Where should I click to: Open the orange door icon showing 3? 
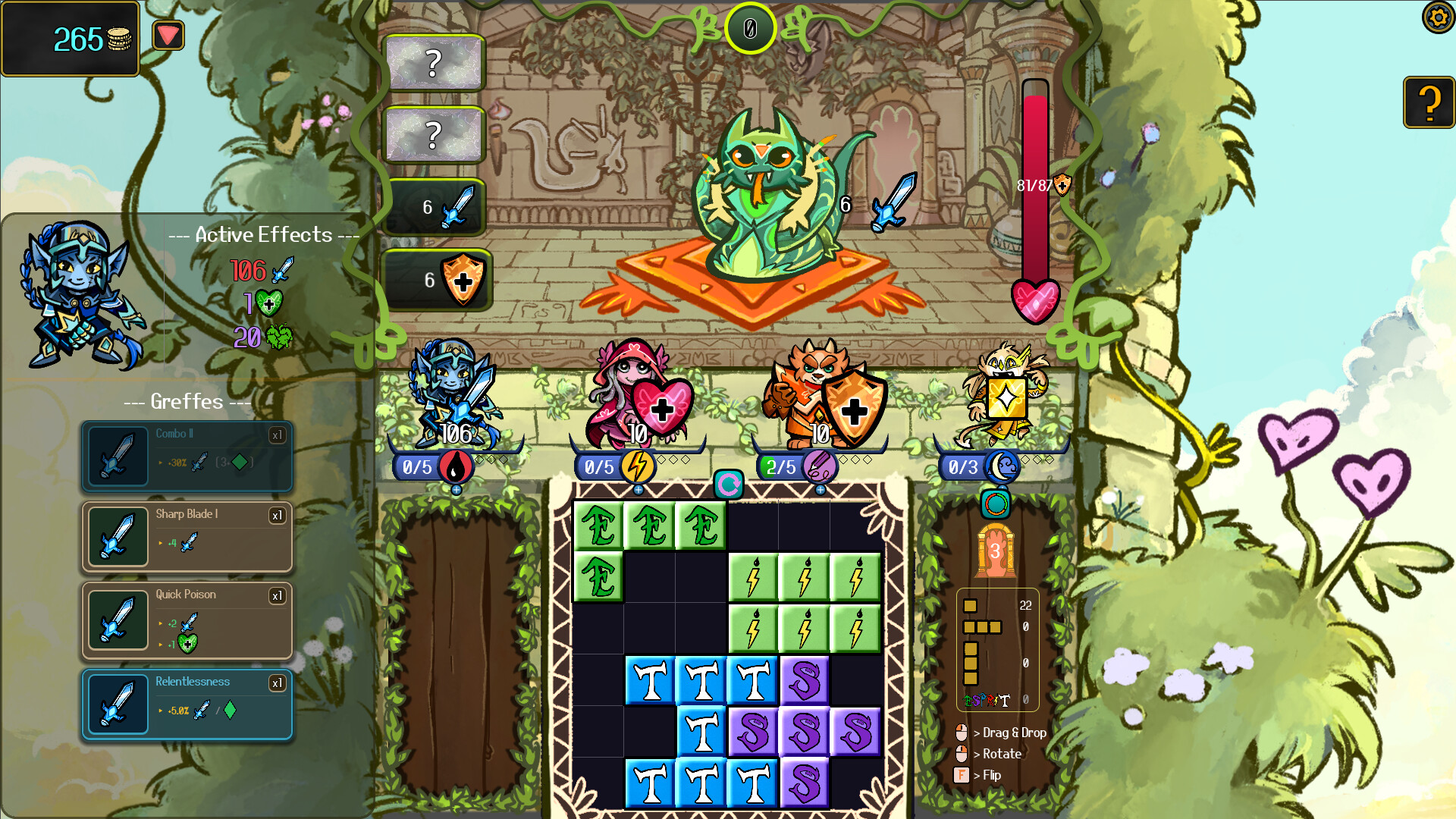pyautogui.click(x=996, y=551)
